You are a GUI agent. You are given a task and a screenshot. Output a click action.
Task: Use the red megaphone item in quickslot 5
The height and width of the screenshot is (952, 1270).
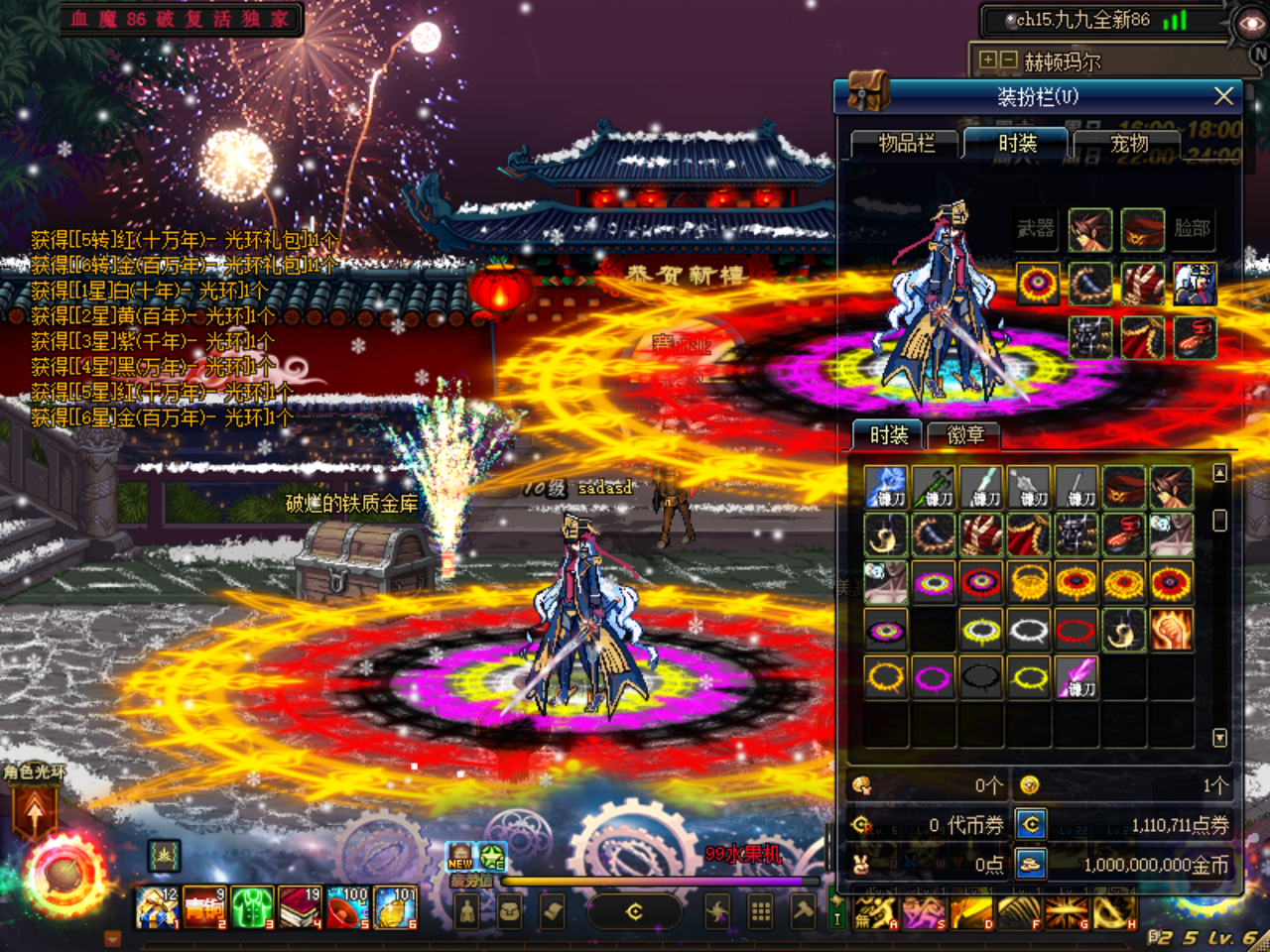click(x=347, y=905)
